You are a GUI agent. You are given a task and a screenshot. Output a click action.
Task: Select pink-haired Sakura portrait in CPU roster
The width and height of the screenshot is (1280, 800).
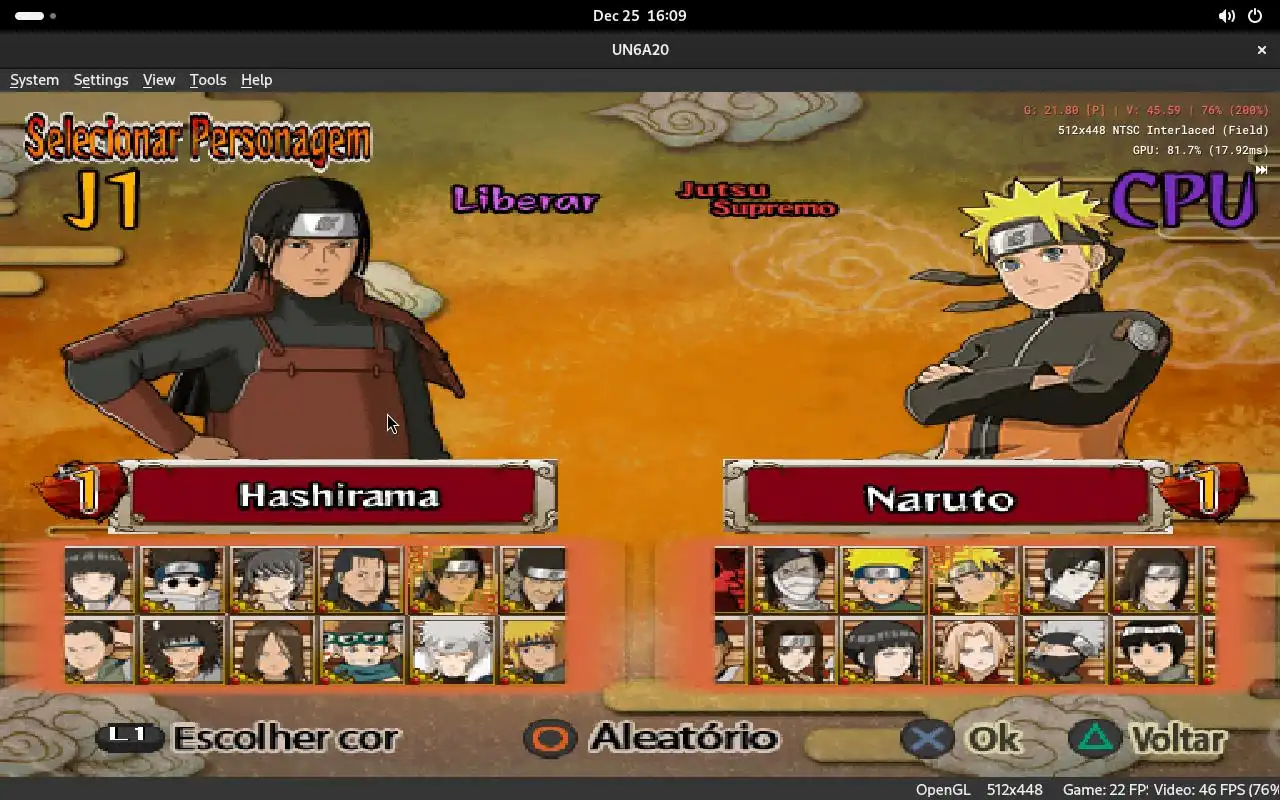pyautogui.click(x=972, y=650)
